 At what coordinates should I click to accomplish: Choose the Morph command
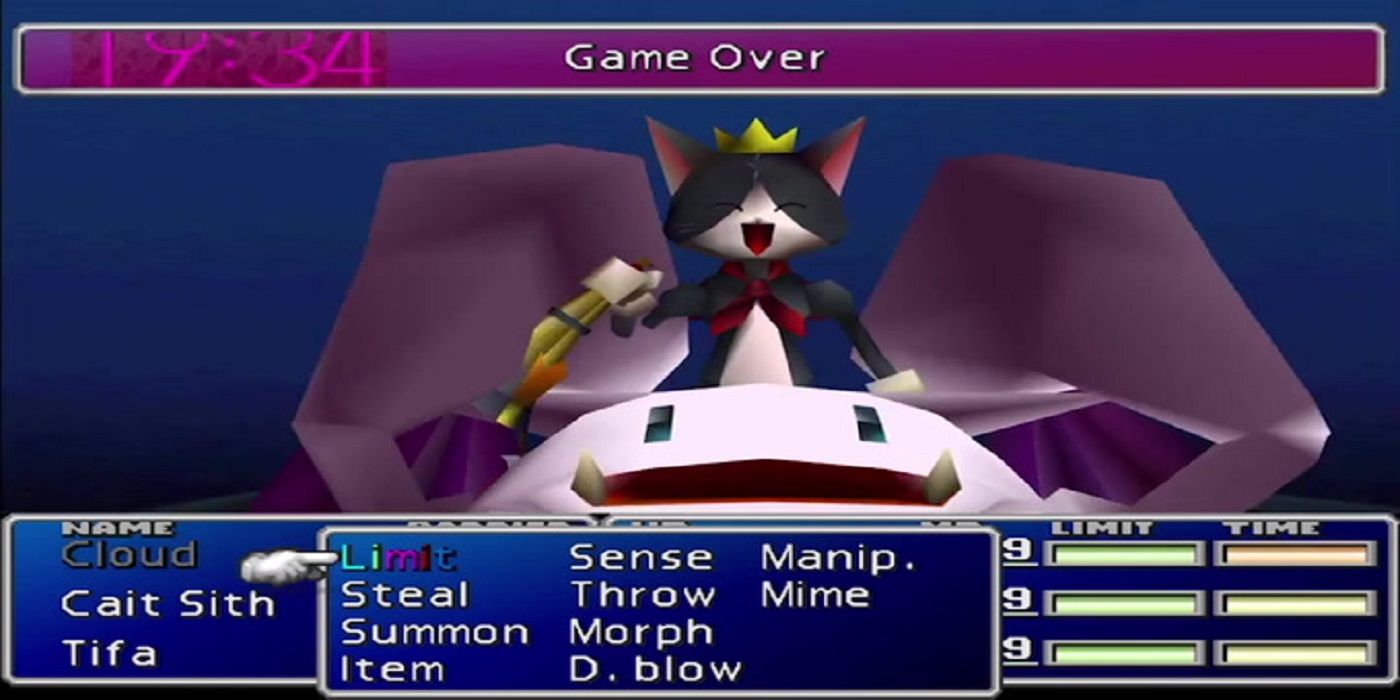[641, 632]
